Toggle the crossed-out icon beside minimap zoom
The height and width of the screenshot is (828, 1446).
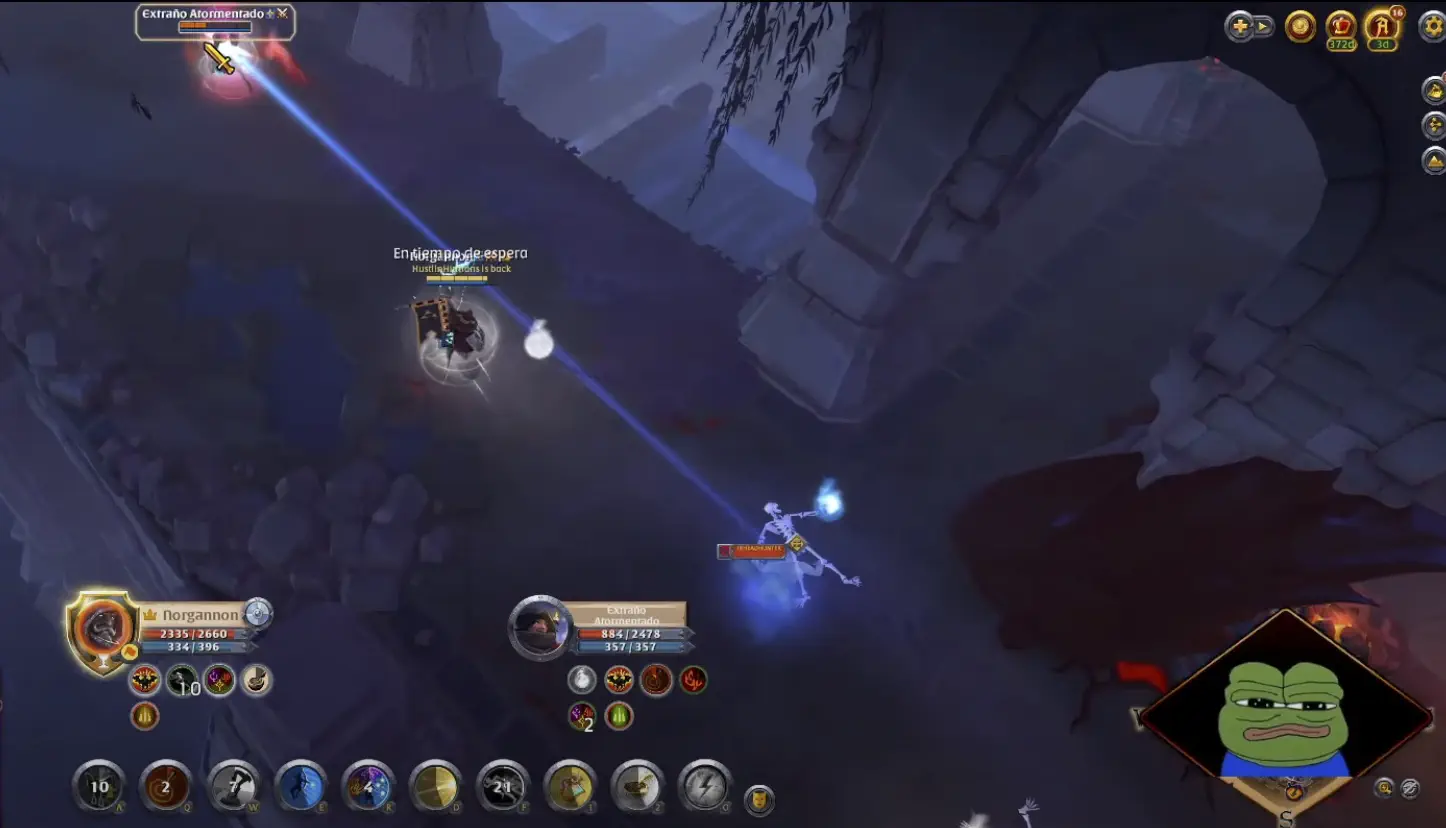coord(1409,789)
